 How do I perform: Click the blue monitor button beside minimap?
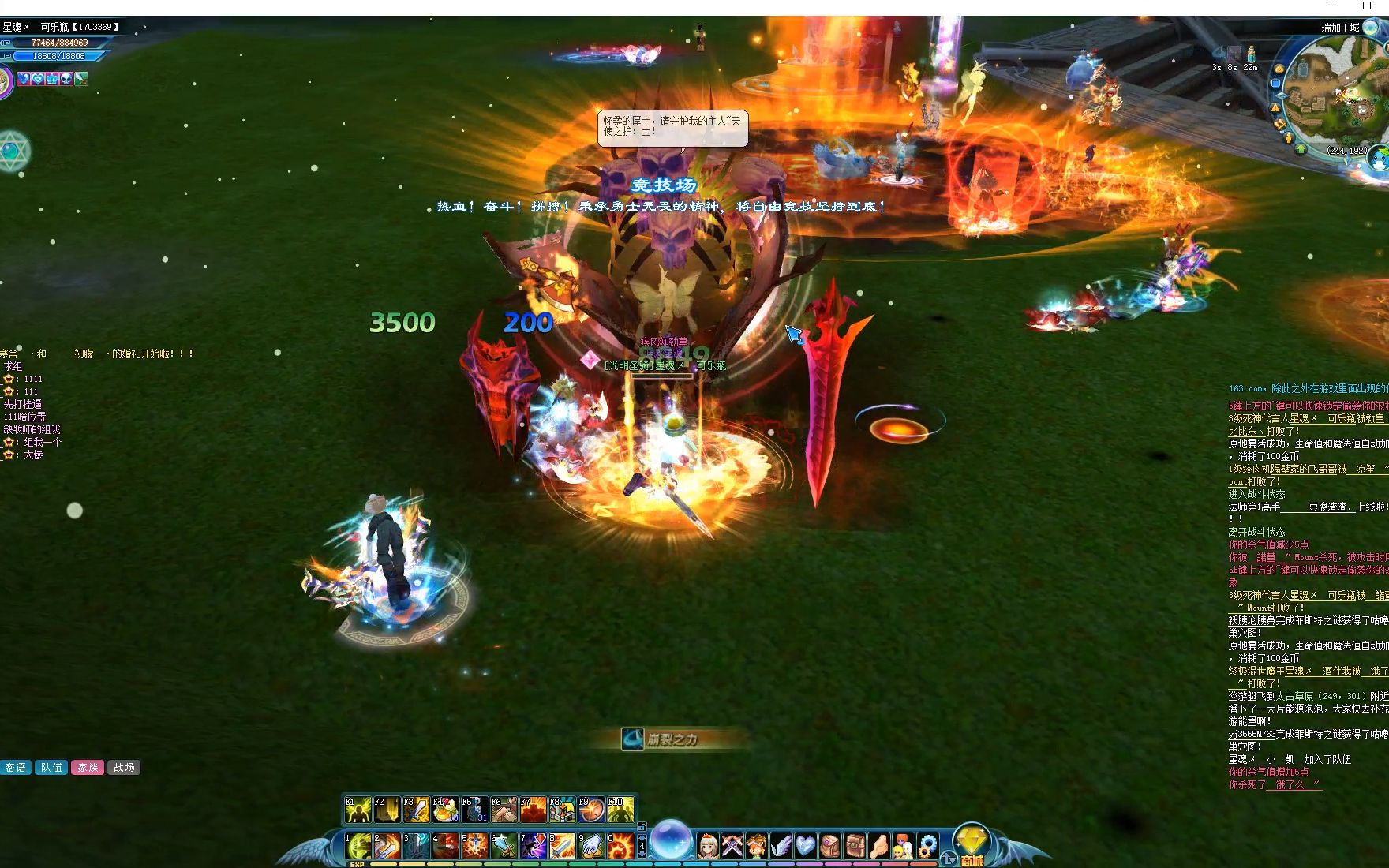[1276, 84]
